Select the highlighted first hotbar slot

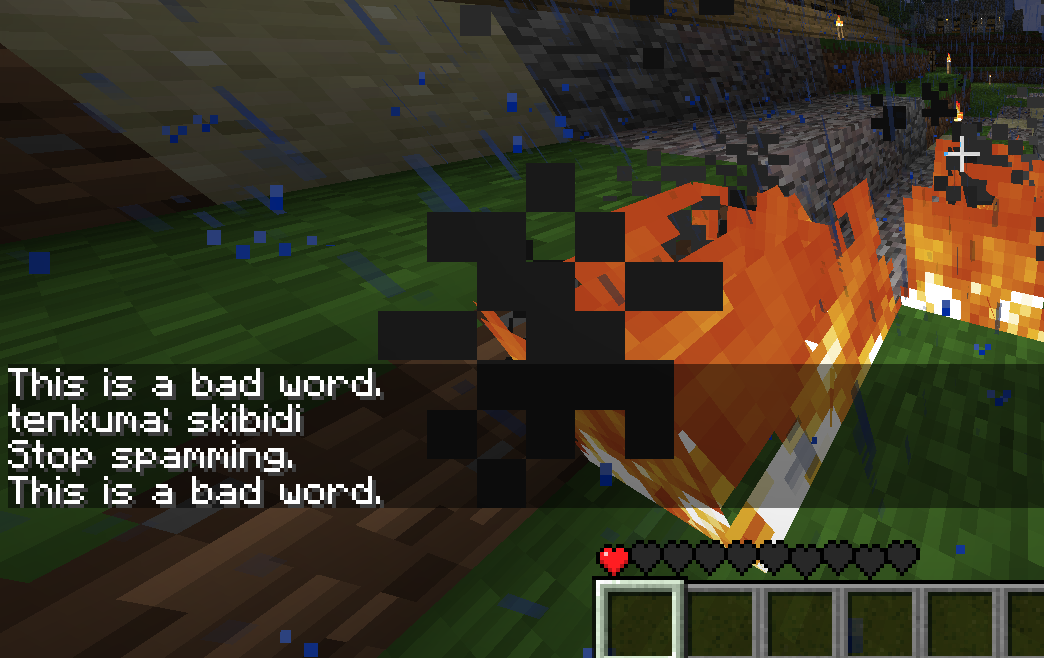pos(640,622)
